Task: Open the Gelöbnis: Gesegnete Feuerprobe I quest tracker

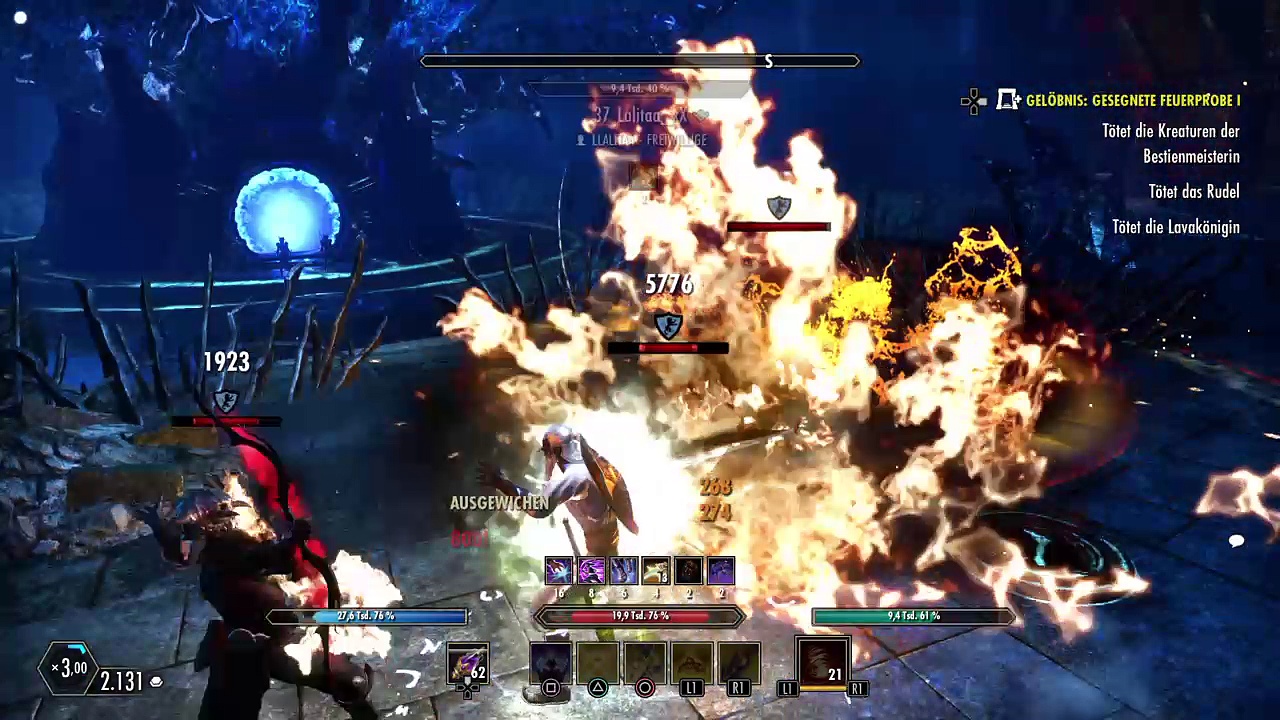Action: coord(1132,100)
